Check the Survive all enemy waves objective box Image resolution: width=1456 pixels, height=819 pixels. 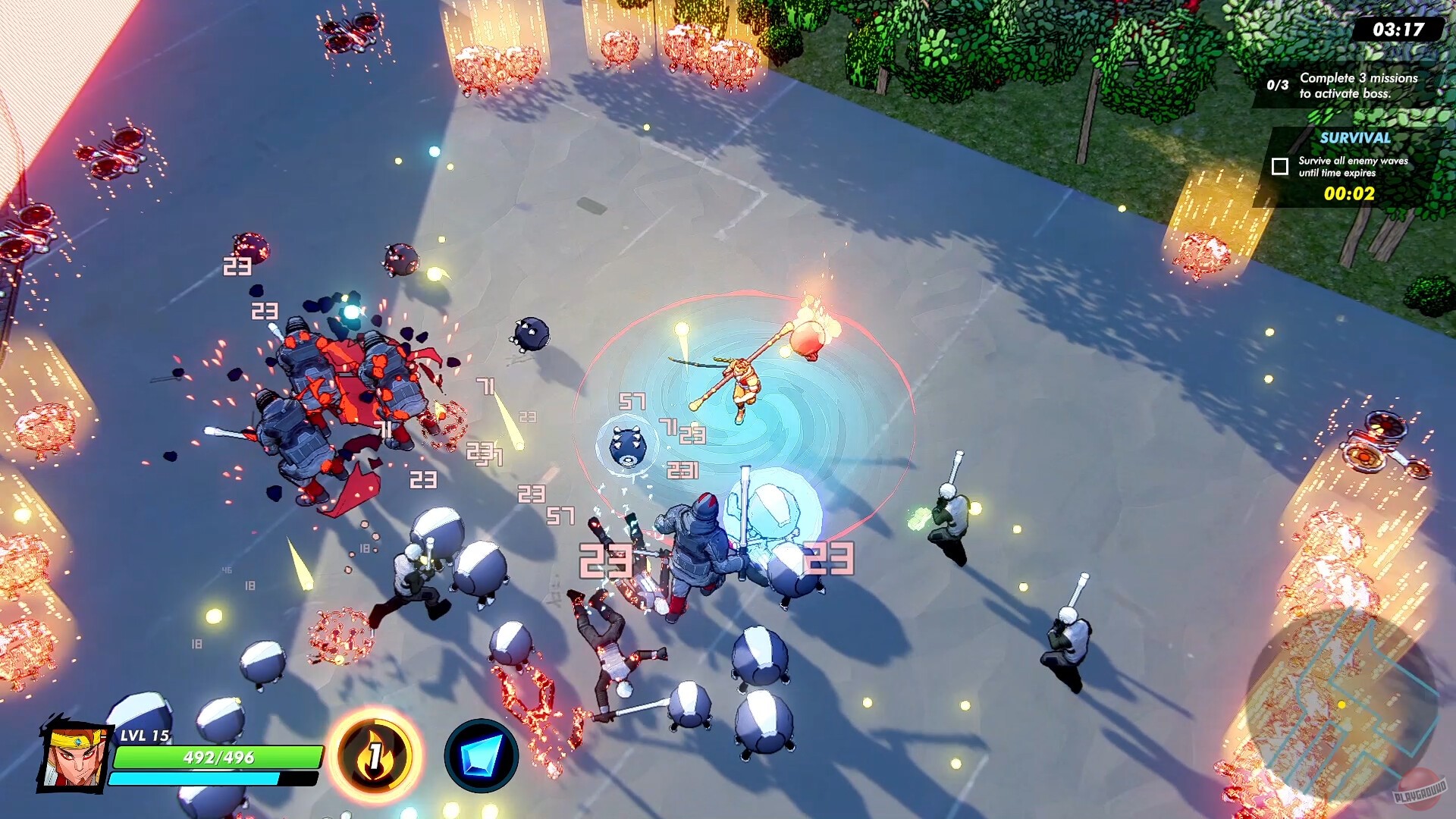click(x=1282, y=167)
